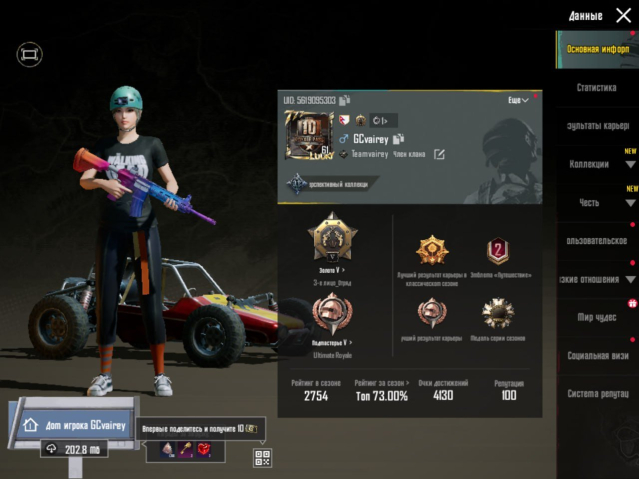Show the career results tab
639x479 pixels.
pos(597,125)
